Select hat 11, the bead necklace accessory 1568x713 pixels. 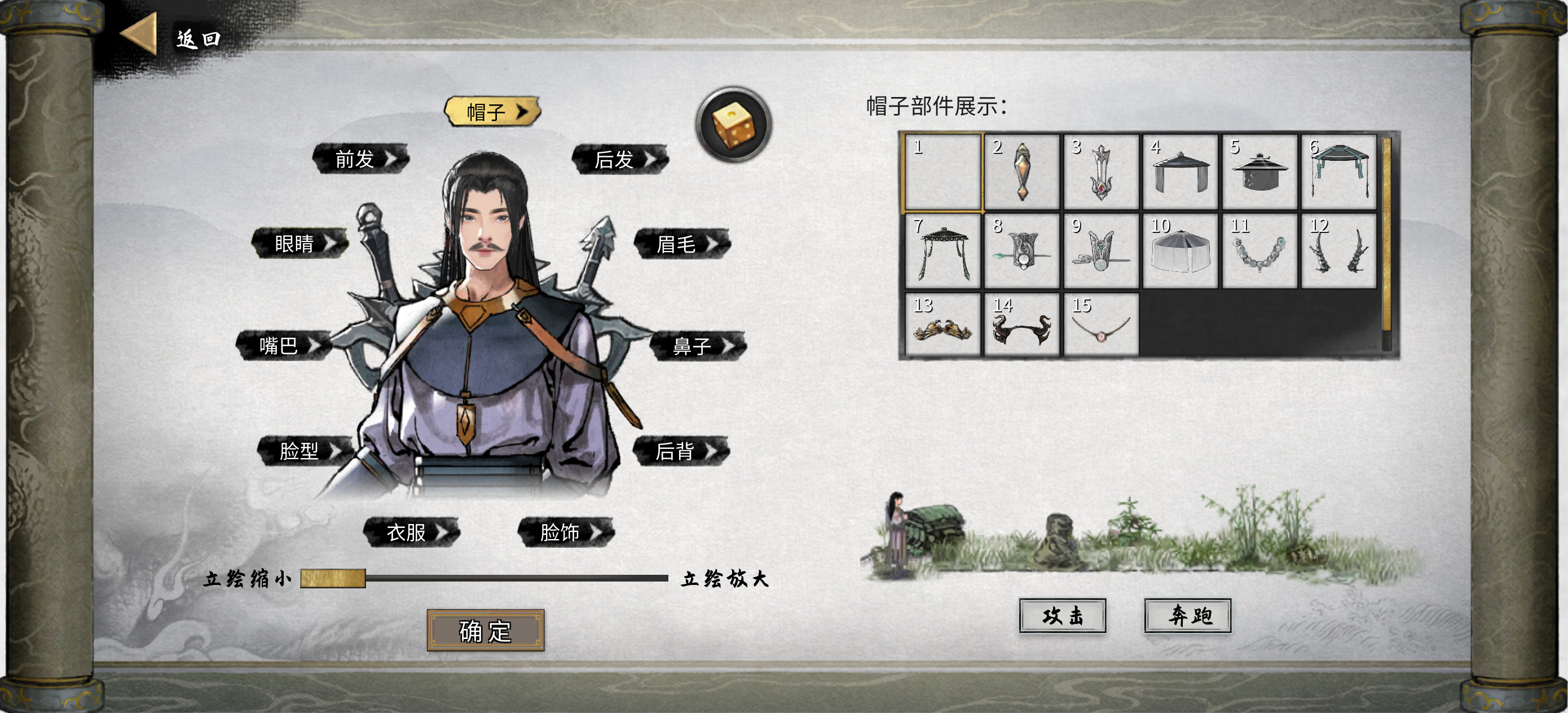pos(1259,250)
